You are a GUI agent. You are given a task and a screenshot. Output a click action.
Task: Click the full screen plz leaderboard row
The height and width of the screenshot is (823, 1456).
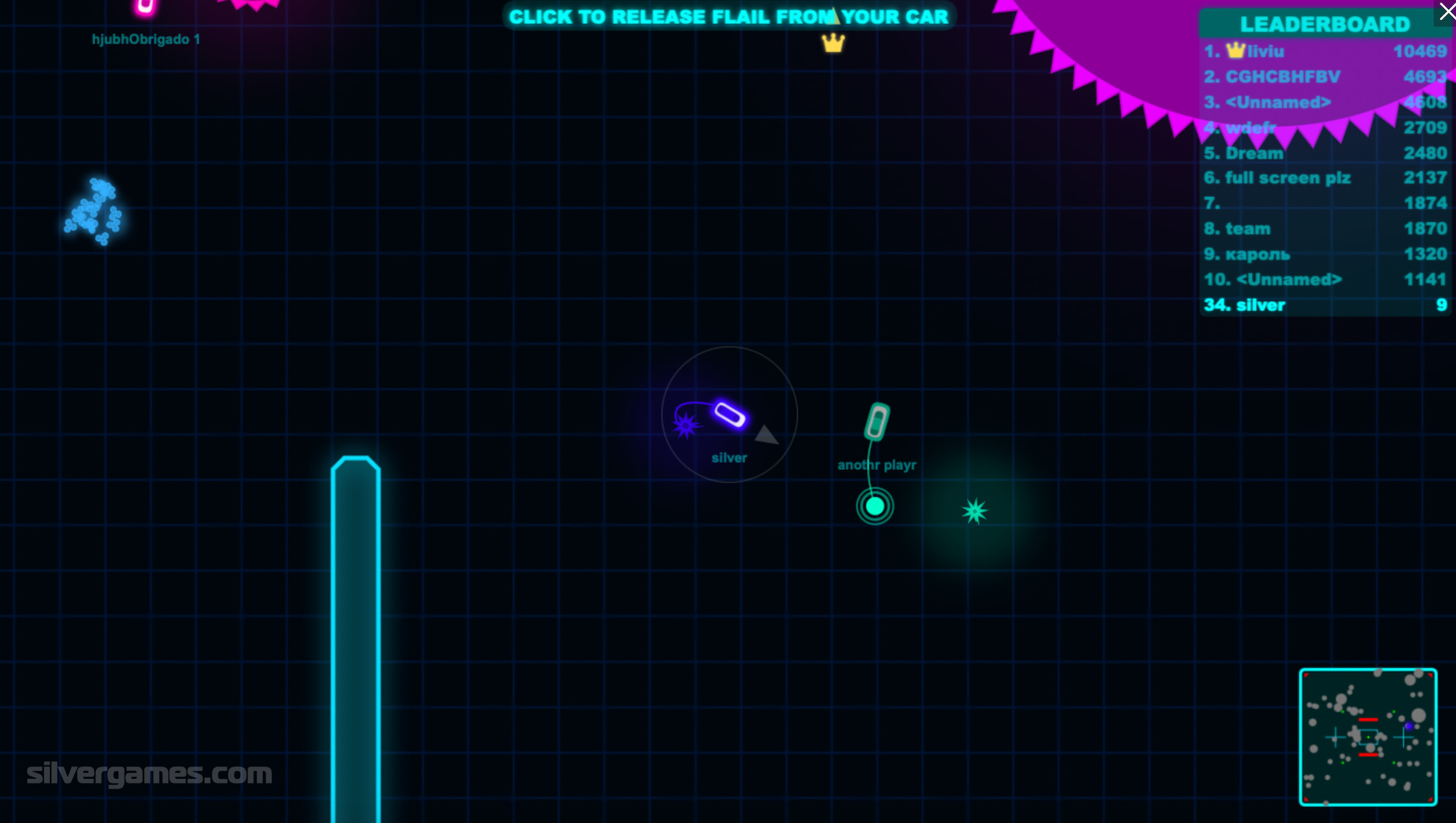click(x=1325, y=178)
